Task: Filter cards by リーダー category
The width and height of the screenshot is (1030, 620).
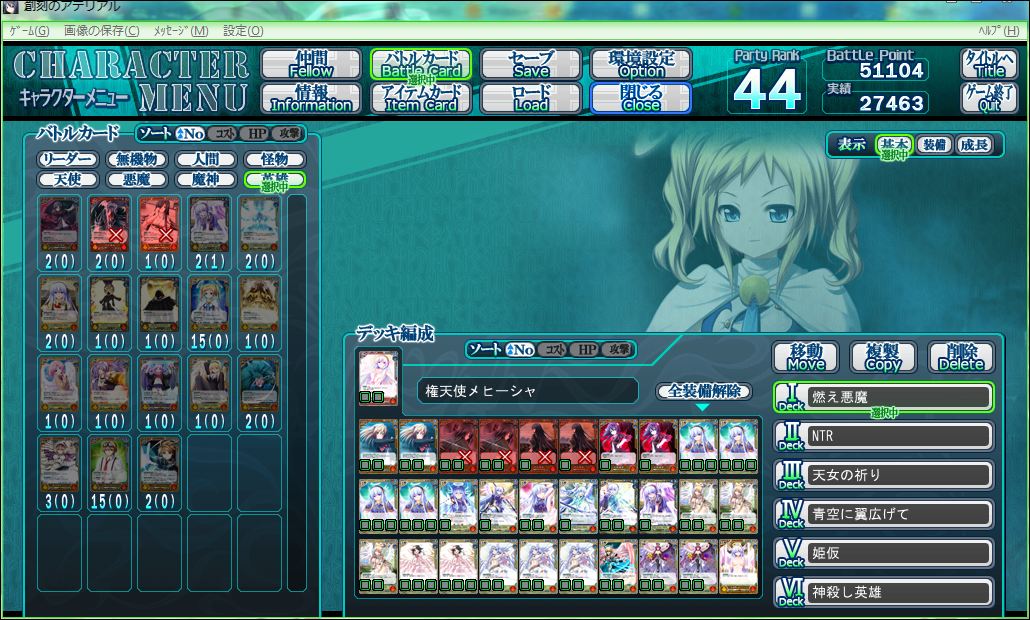Action: tap(68, 159)
